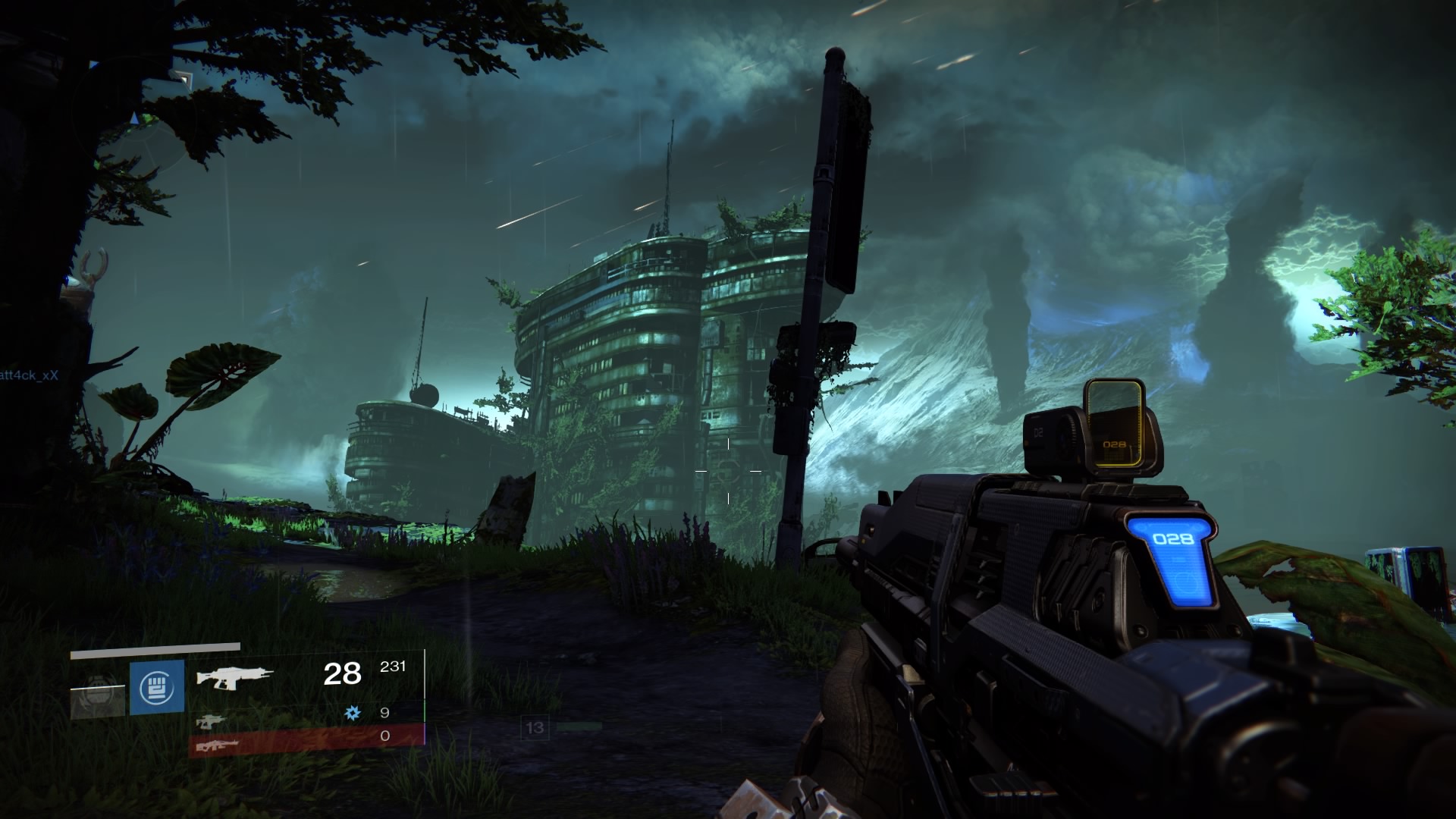Click the greyed-out grenade ability icon
Image resolution: width=1456 pixels, height=819 pixels.
[x=97, y=692]
